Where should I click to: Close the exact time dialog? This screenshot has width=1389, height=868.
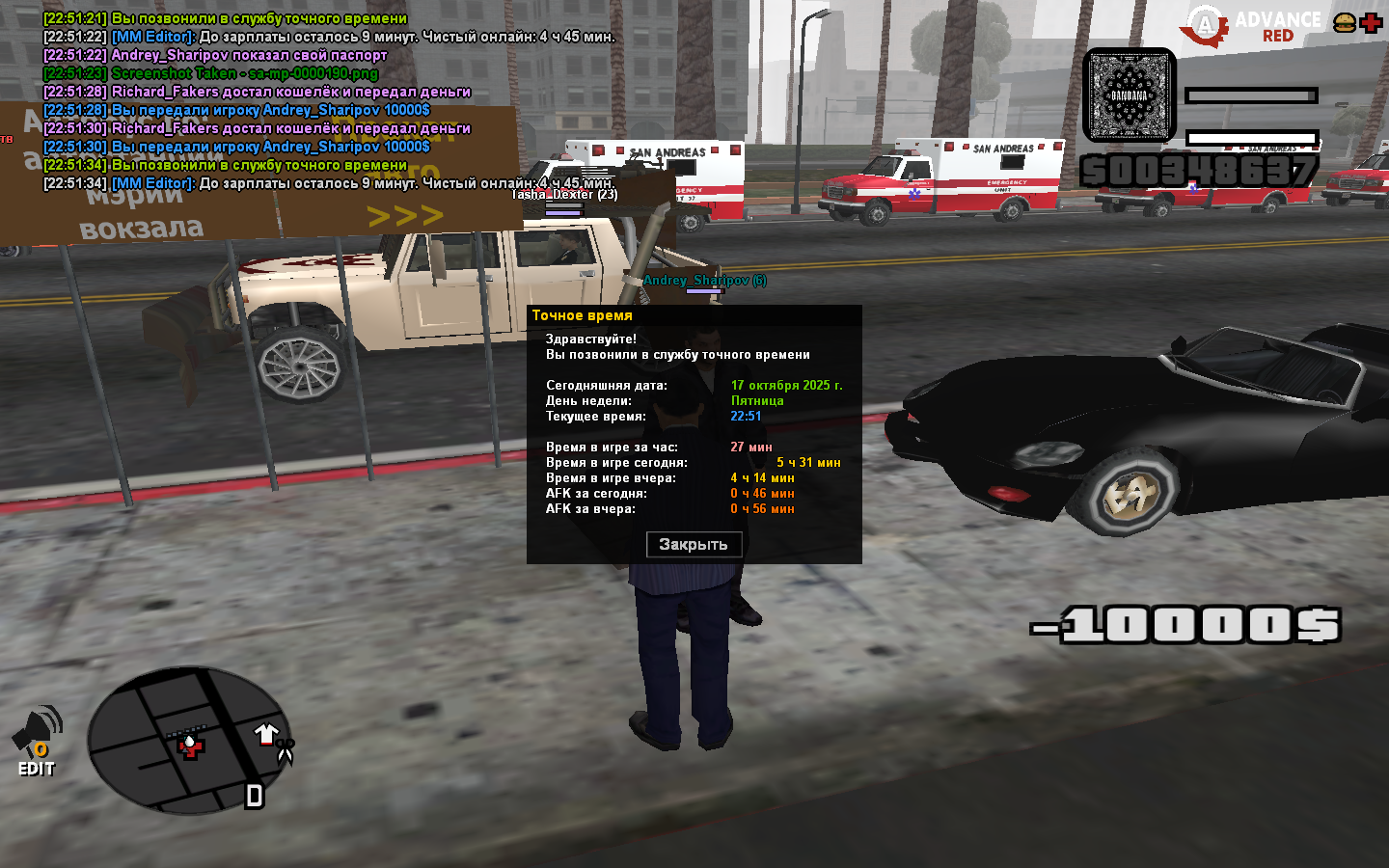point(693,545)
